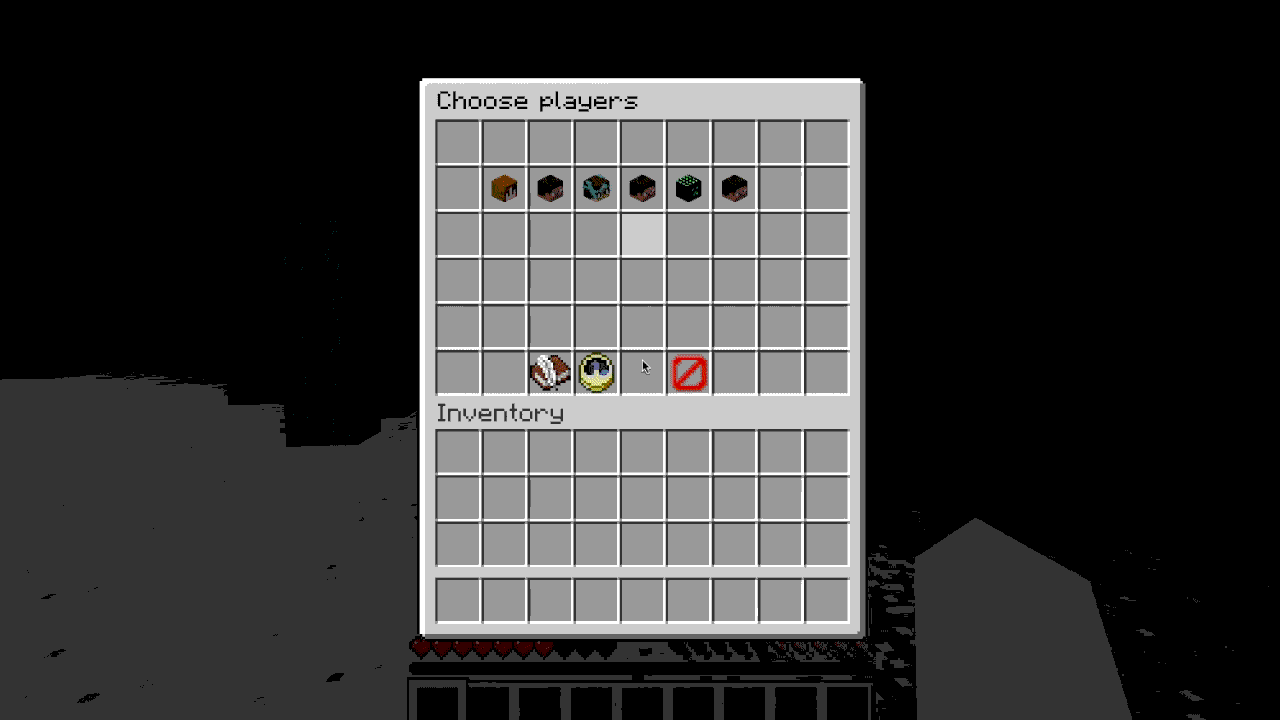Cancel with the red barrier icon
The height and width of the screenshot is (720, 1280).
[x=687, y=371]
